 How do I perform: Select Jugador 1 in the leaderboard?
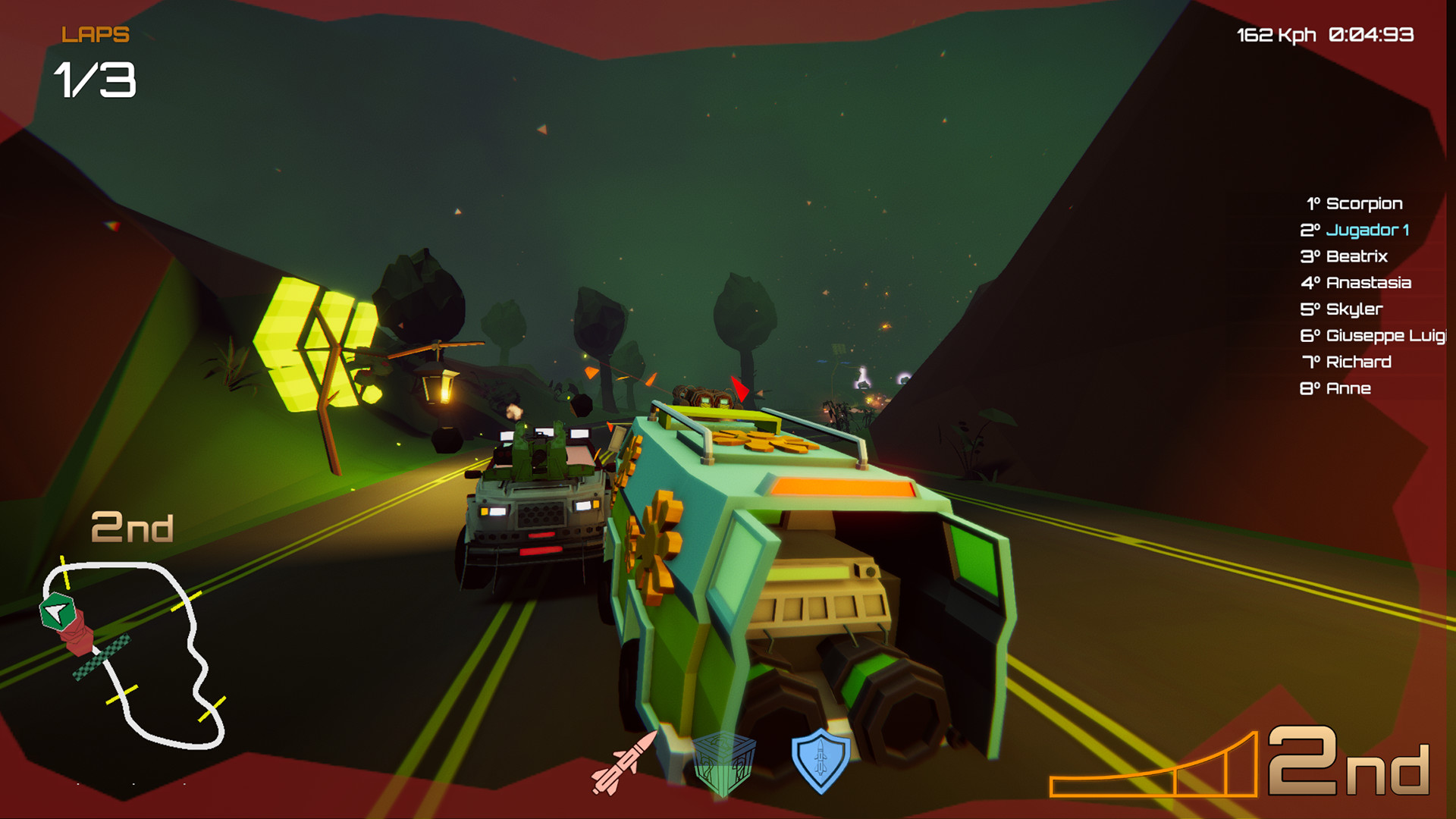[1354, 230]
